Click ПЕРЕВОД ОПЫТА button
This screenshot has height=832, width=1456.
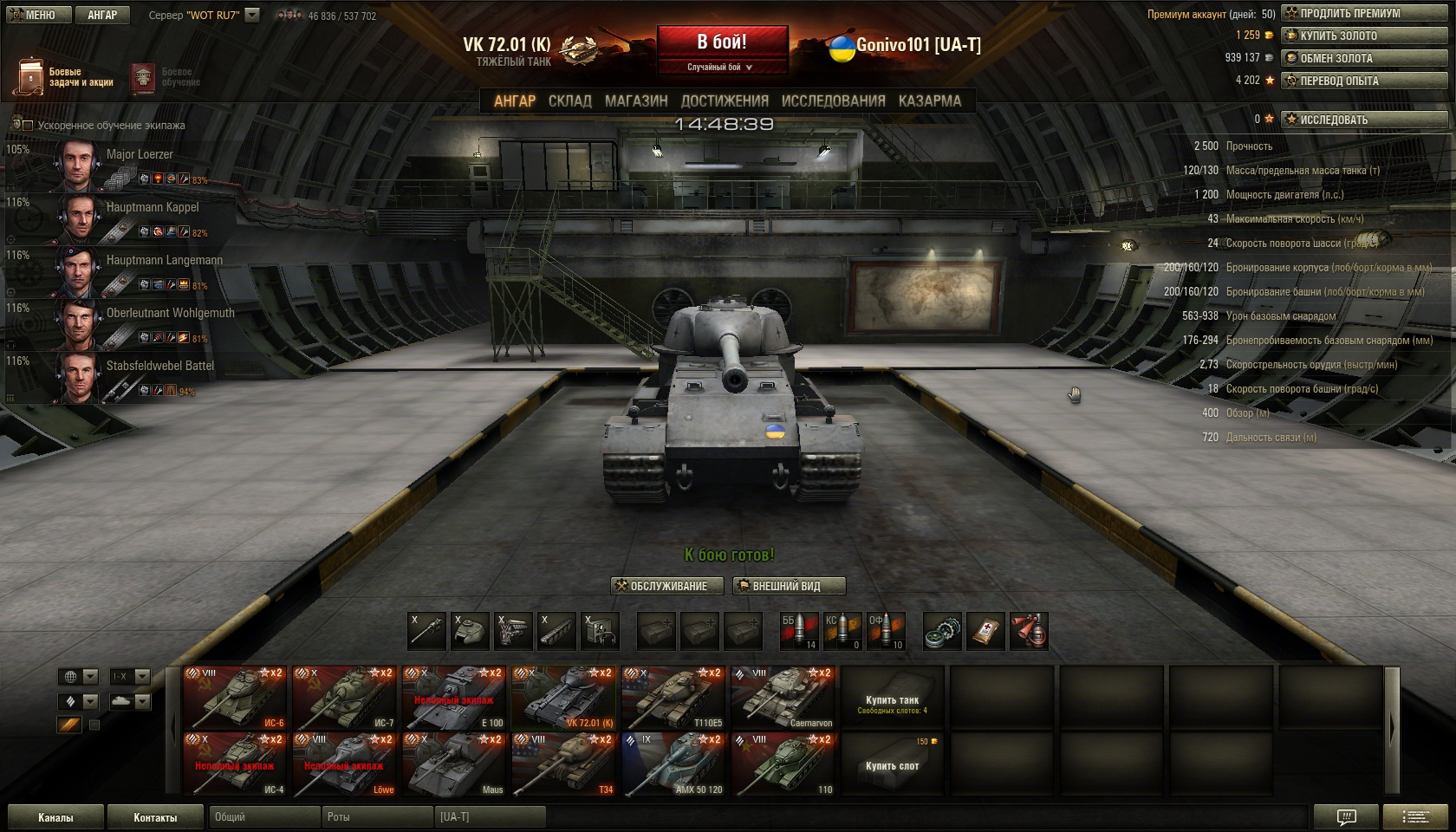(x=1364, y=81)
